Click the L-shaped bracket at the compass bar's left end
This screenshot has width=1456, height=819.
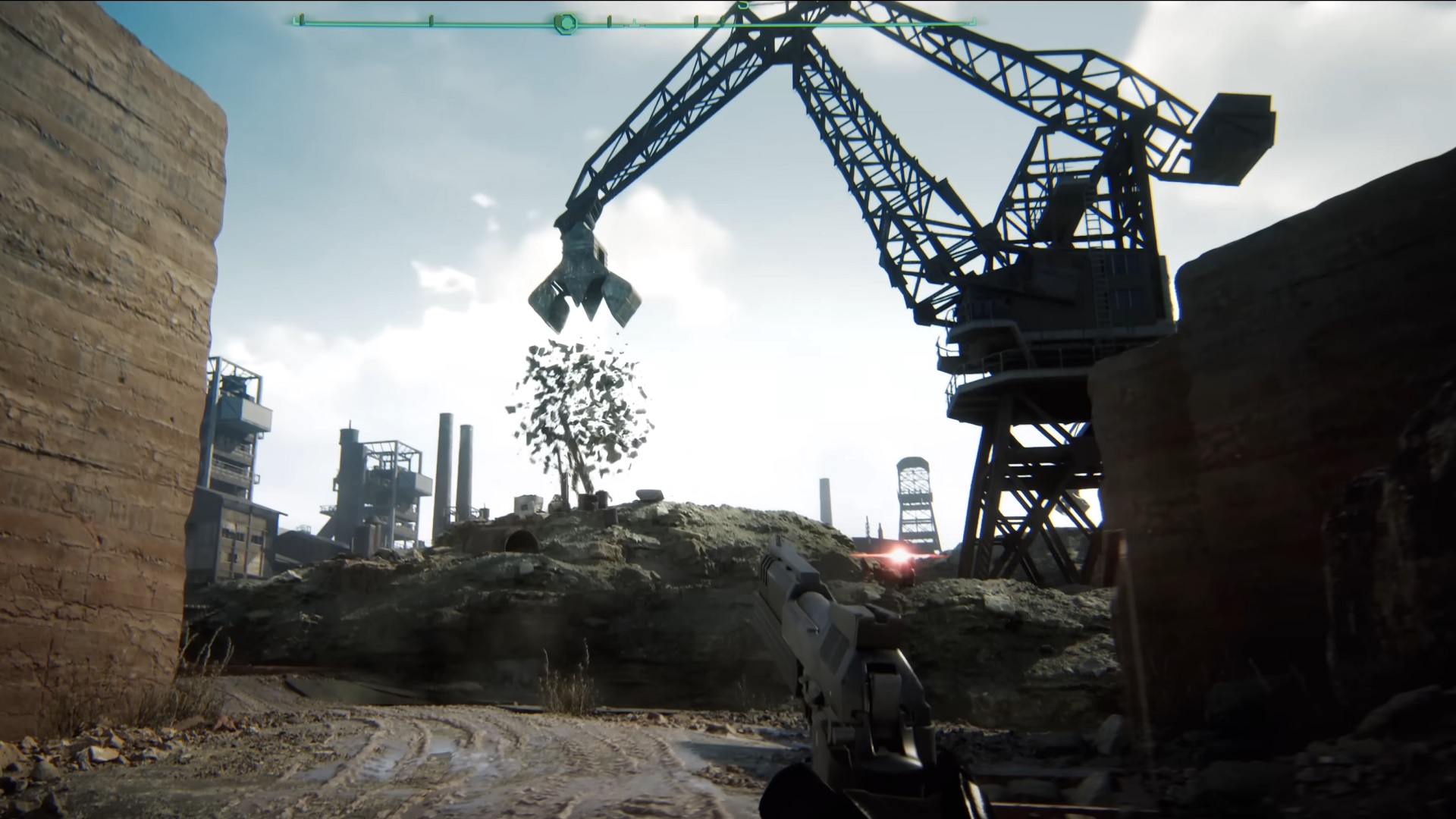(x=293, y=20)
